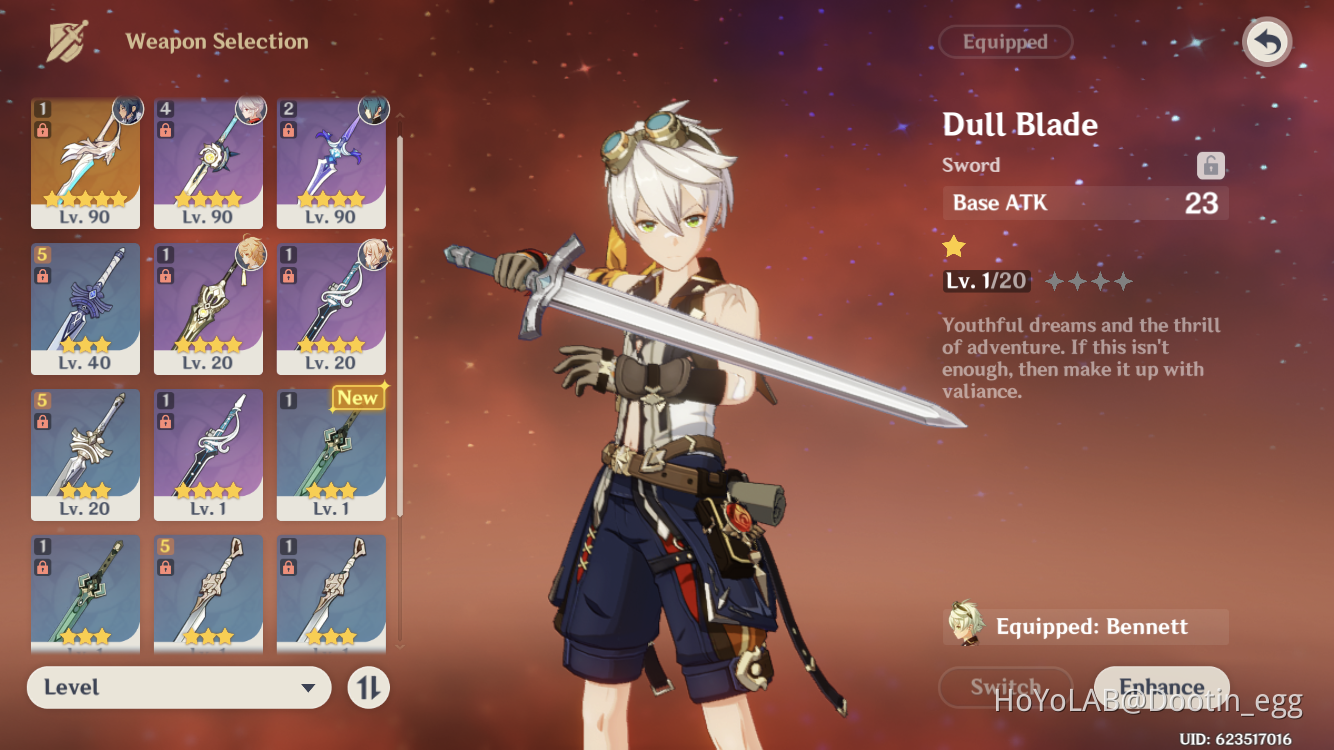This screenshot has height=750, width=1334.
Task: Toggle the lock icon for Dull Blade
Action: point(1211,166)
